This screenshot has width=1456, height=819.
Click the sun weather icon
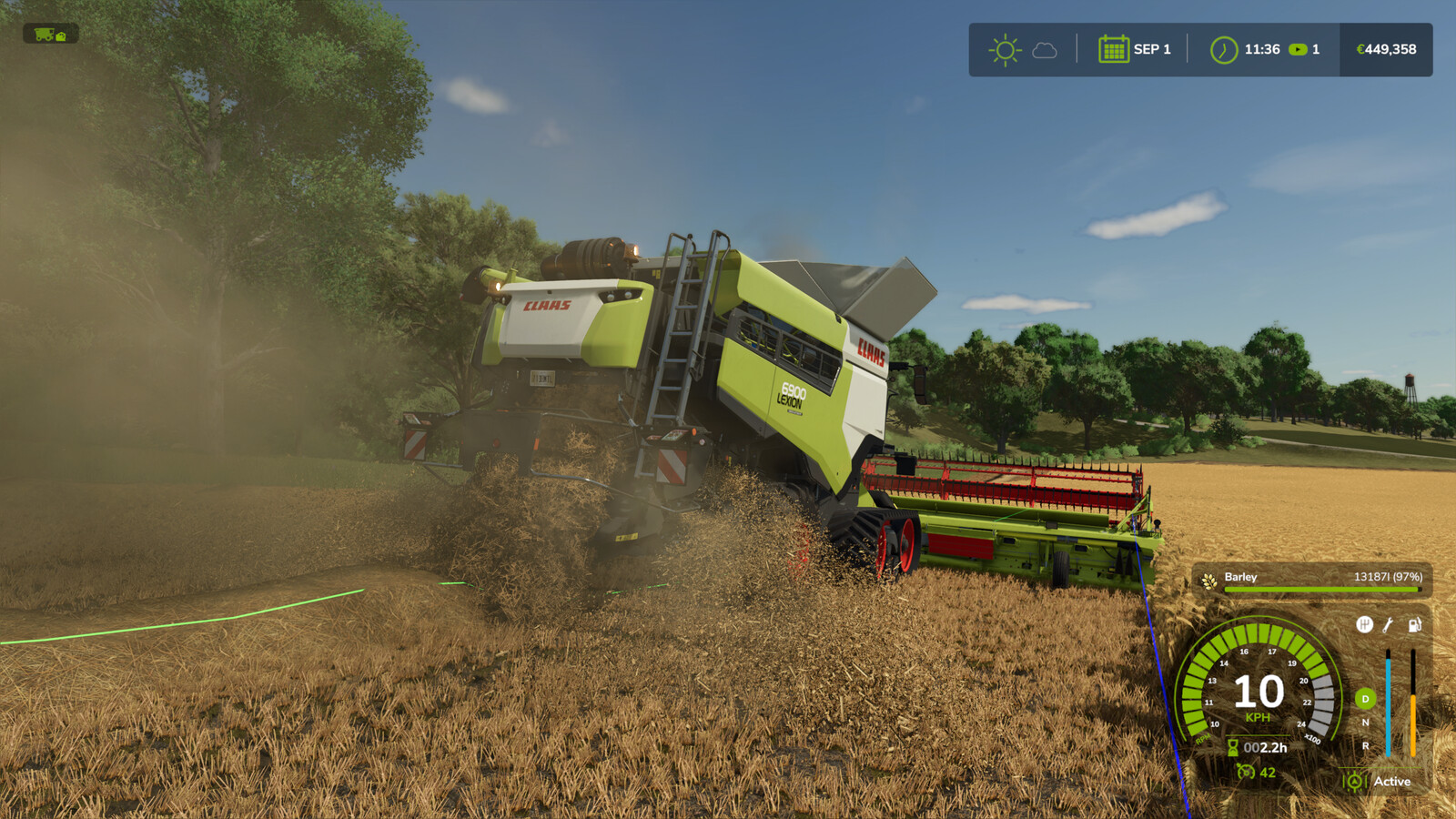tap(1005, 49)
